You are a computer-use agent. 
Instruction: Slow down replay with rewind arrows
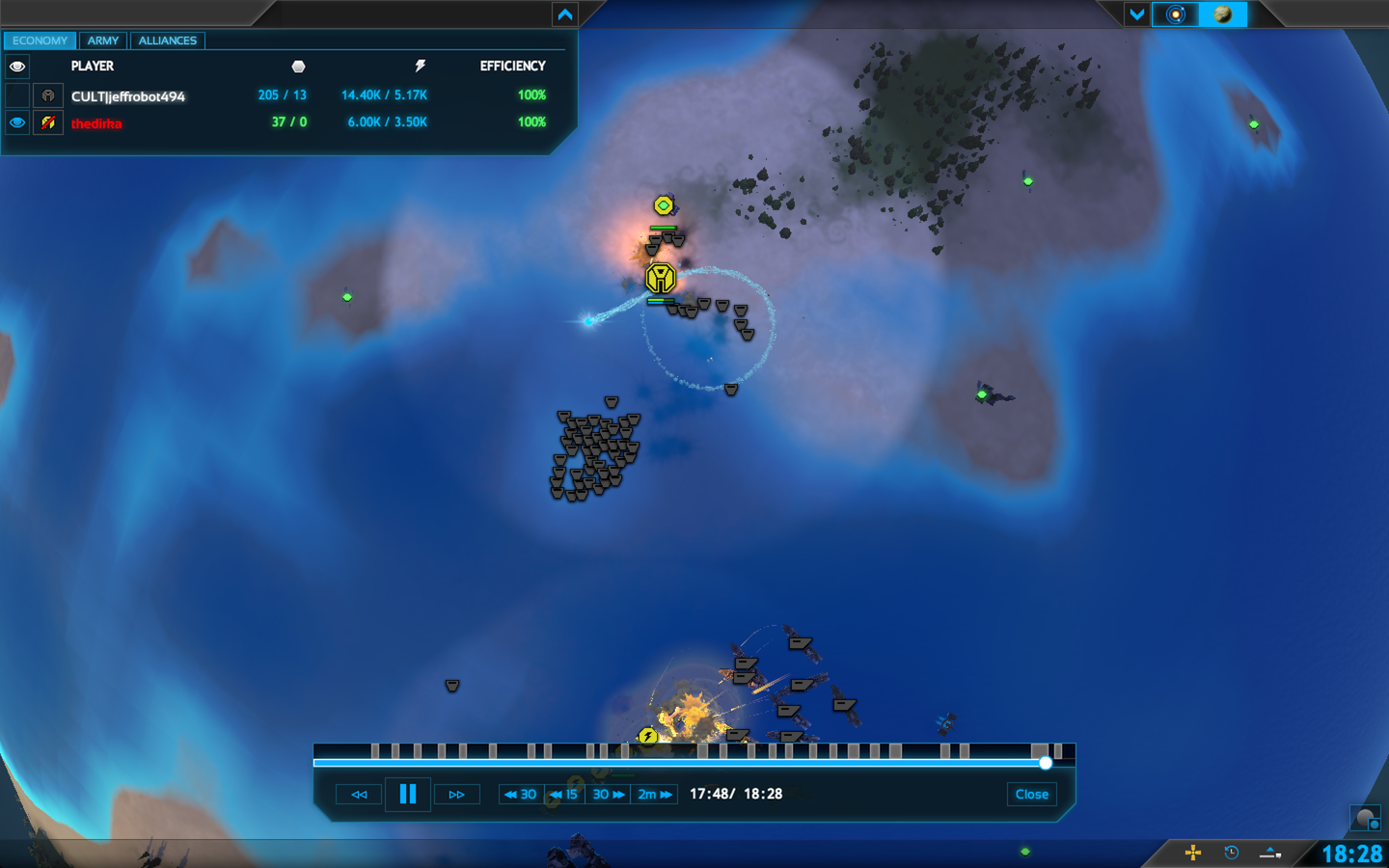[x=359, y=795]
